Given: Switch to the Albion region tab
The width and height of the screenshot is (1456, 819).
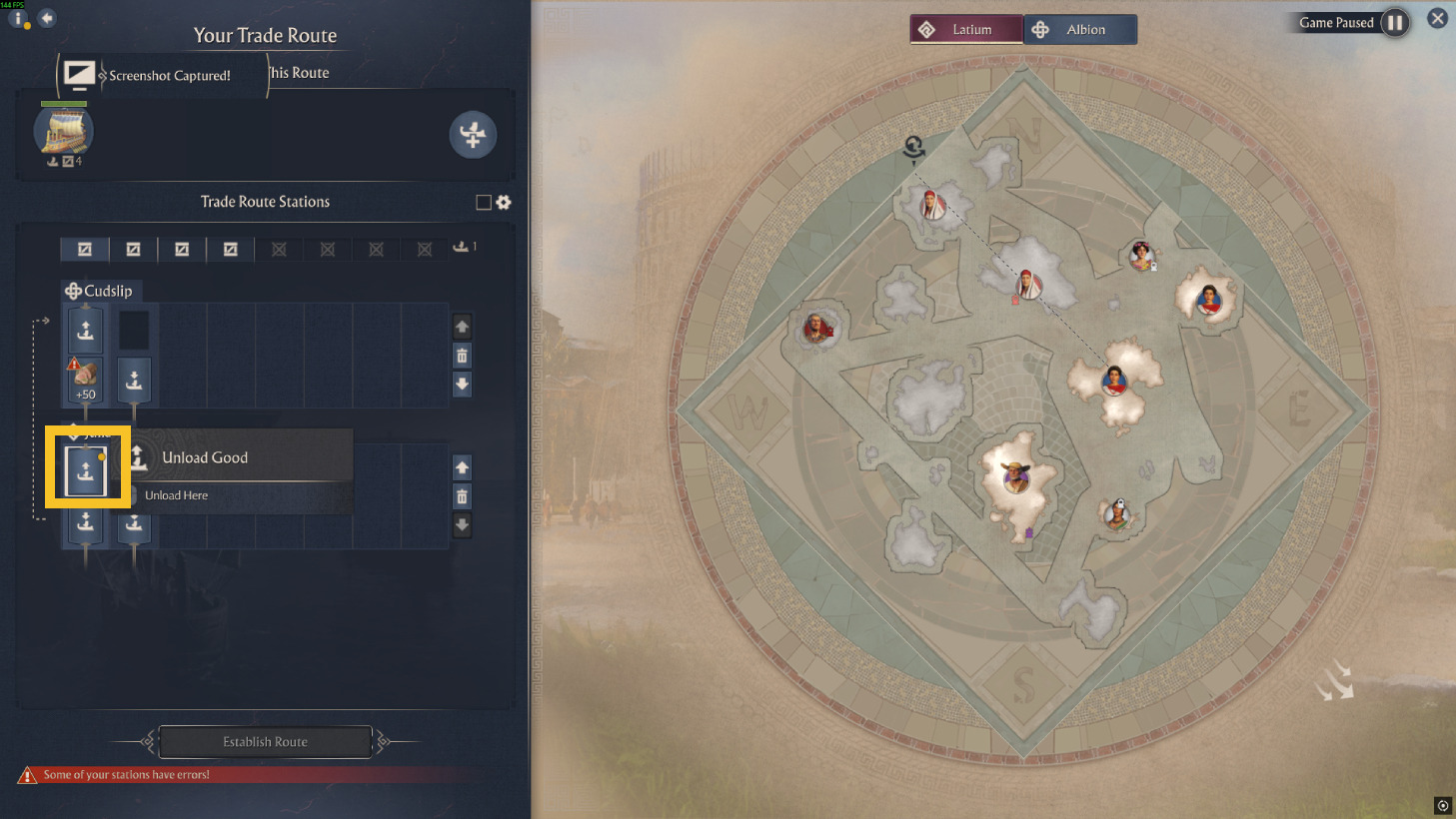Looking at the screenshot, I should pos(1081,30).
